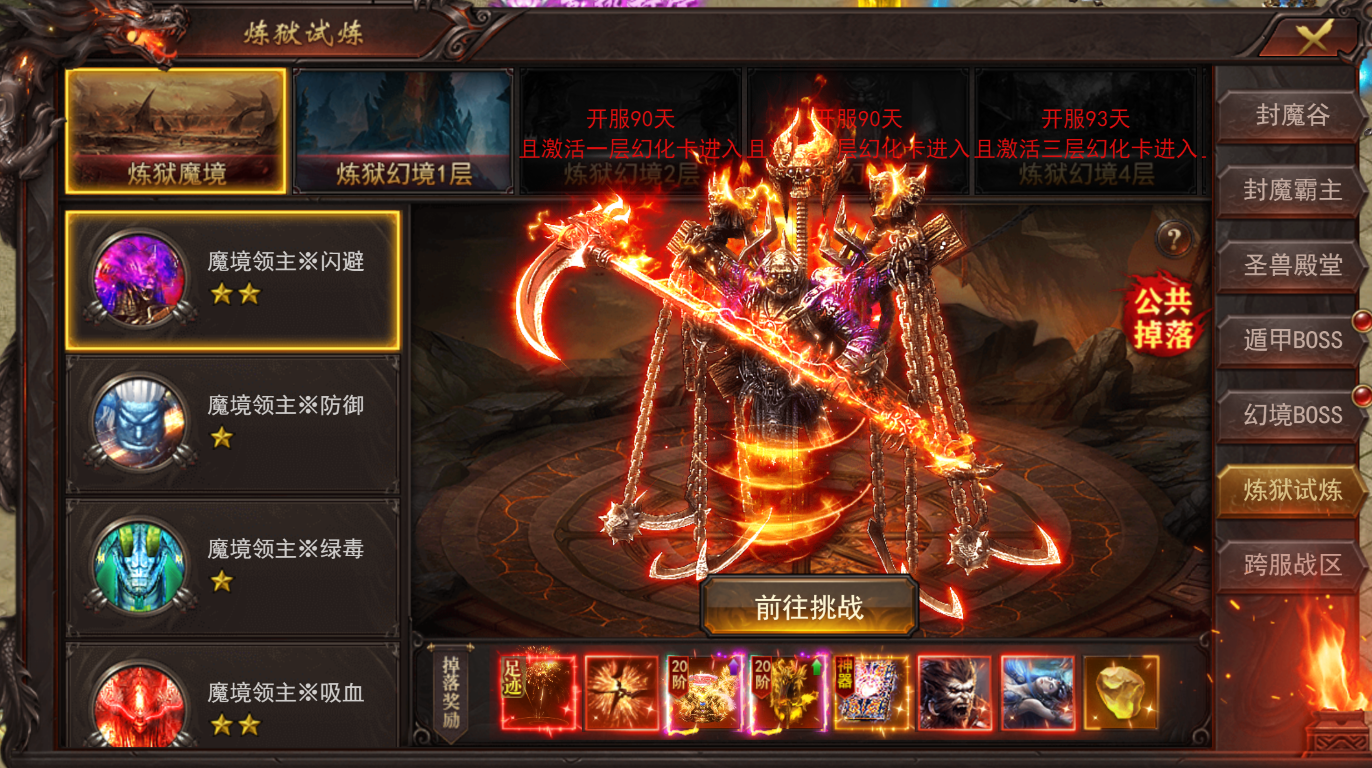This screenshot has width=1372, height=768.
Task: Choose the 炼狱幻境1层 stage thumbnail
Action: coord(403,130)
